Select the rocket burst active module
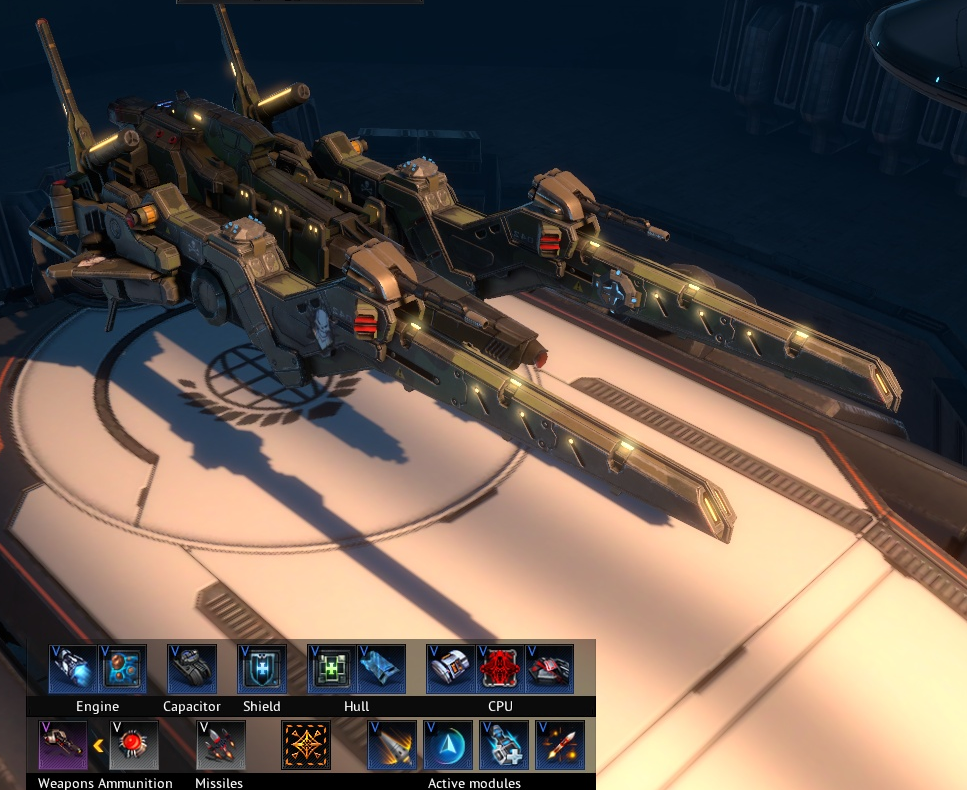Screen dimensions: 967x790 pos(560,745)
